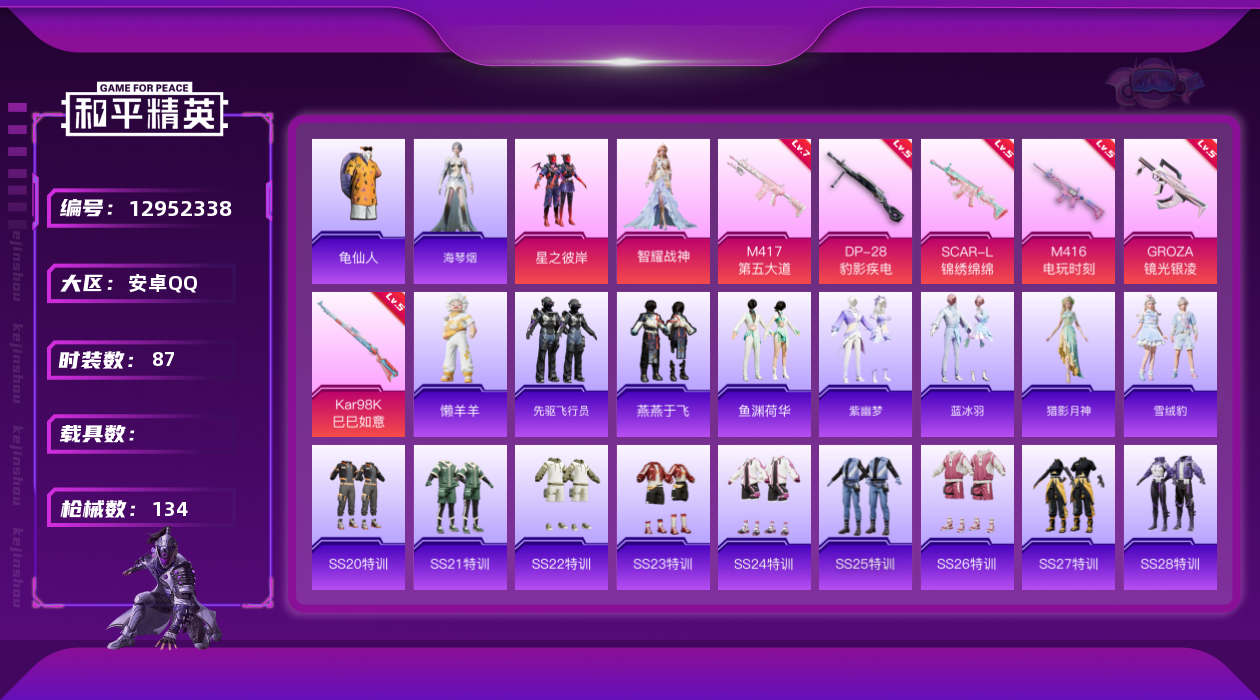Select the SS24特训 outfit set
Image resolution: width=1260 pixels, height=700 pixels.
pos(764,517)
